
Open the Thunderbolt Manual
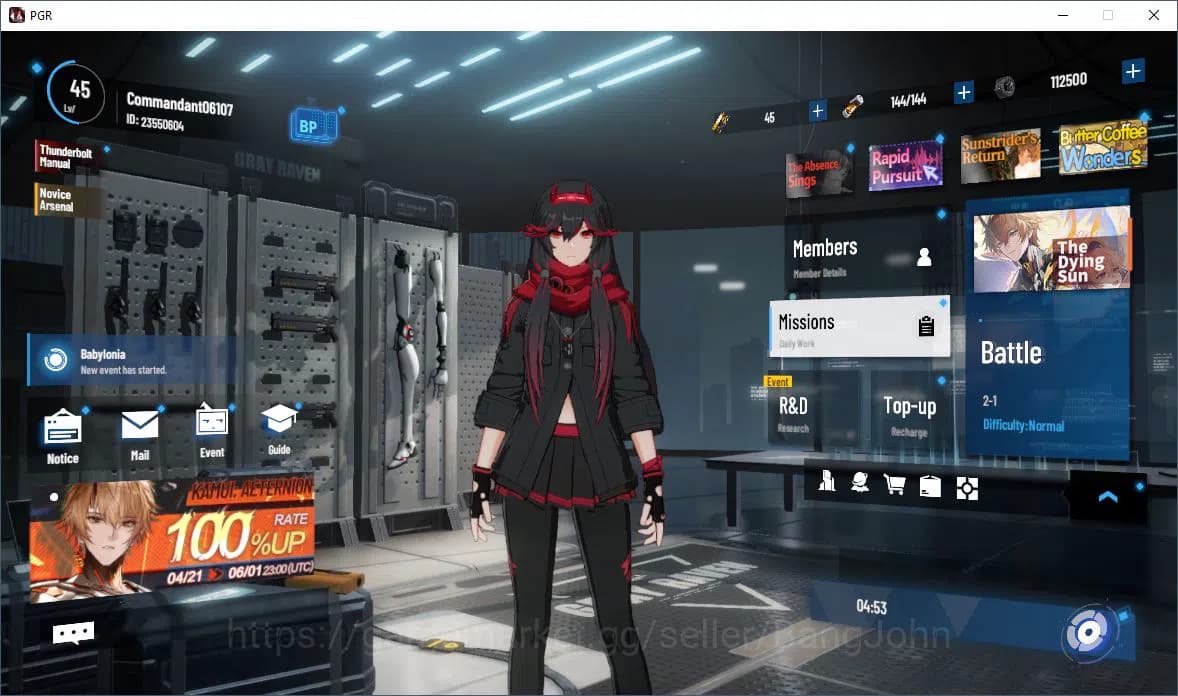click(68, 157)
